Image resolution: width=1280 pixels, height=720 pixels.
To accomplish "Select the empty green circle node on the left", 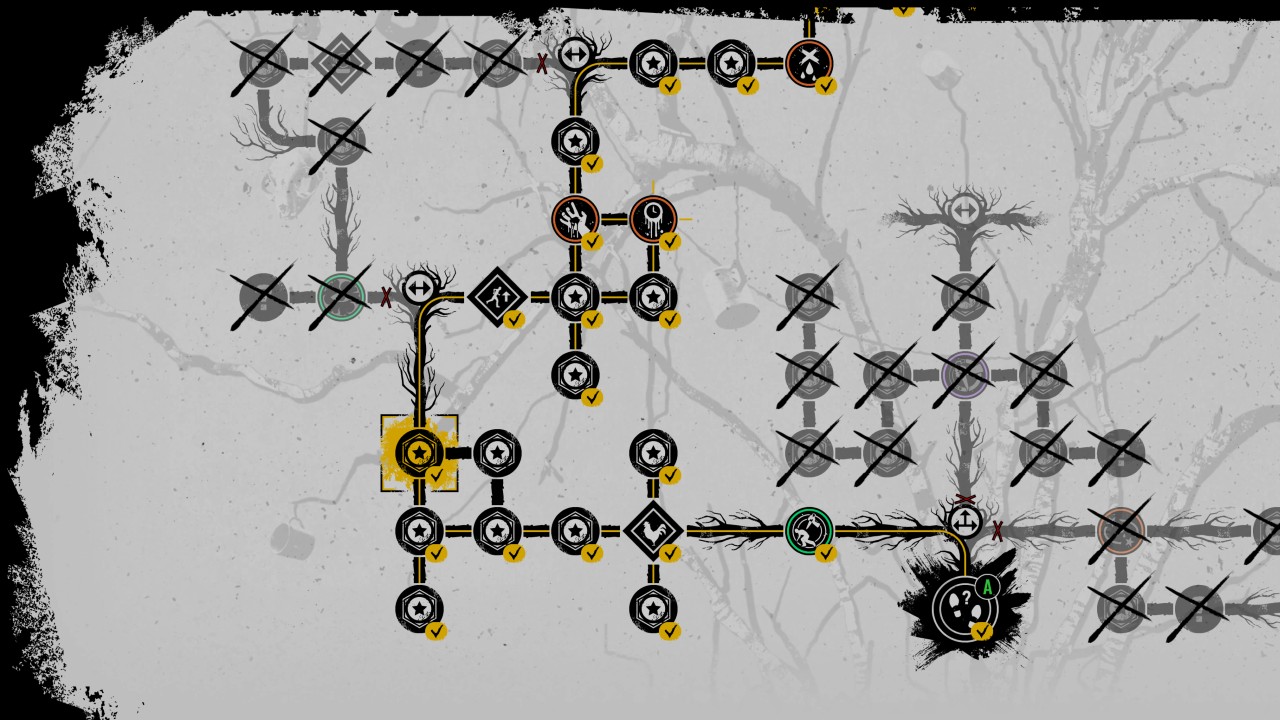I will pos(340,296).
